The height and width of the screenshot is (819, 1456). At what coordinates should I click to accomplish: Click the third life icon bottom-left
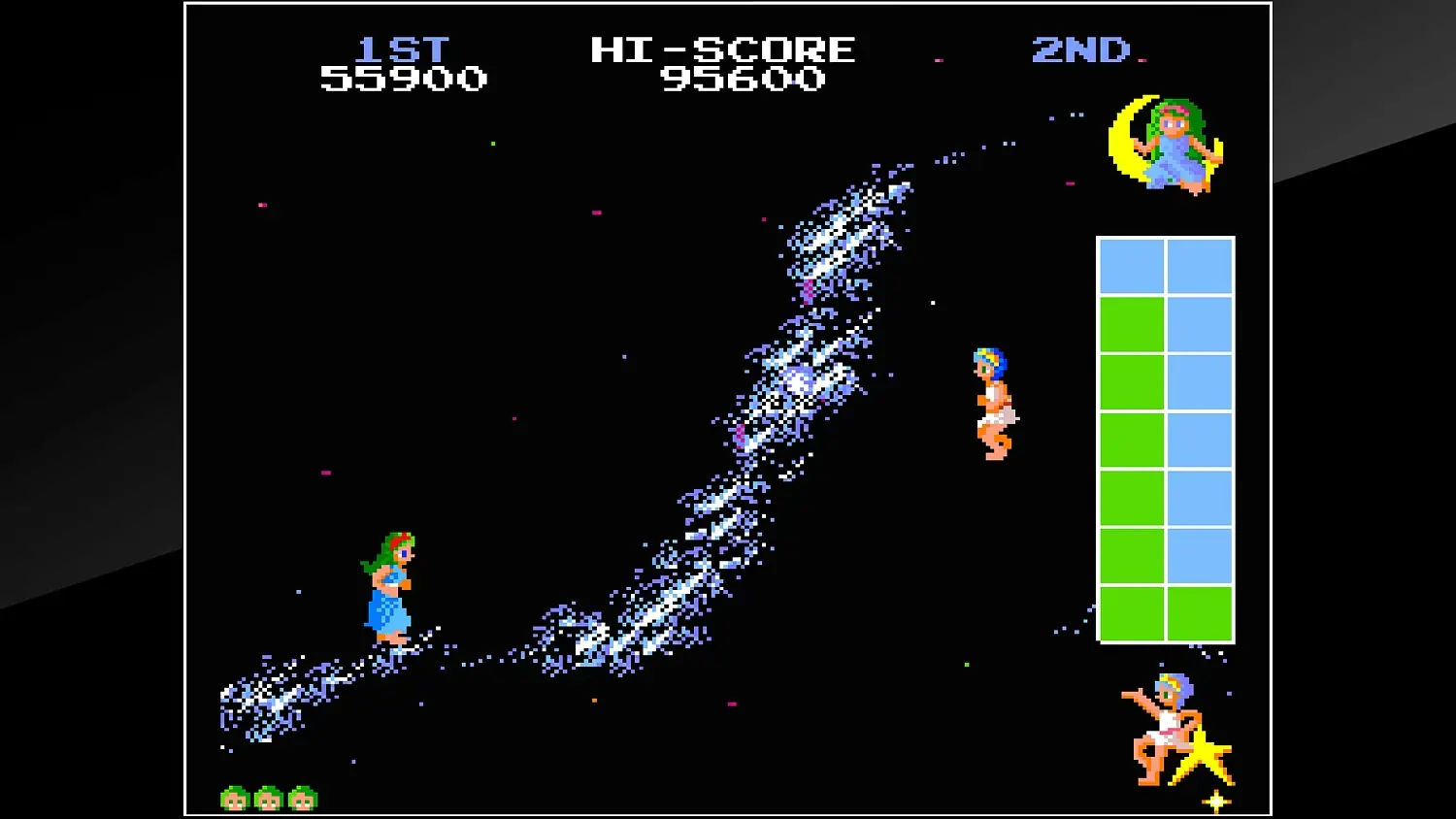[x=302, y=798]
